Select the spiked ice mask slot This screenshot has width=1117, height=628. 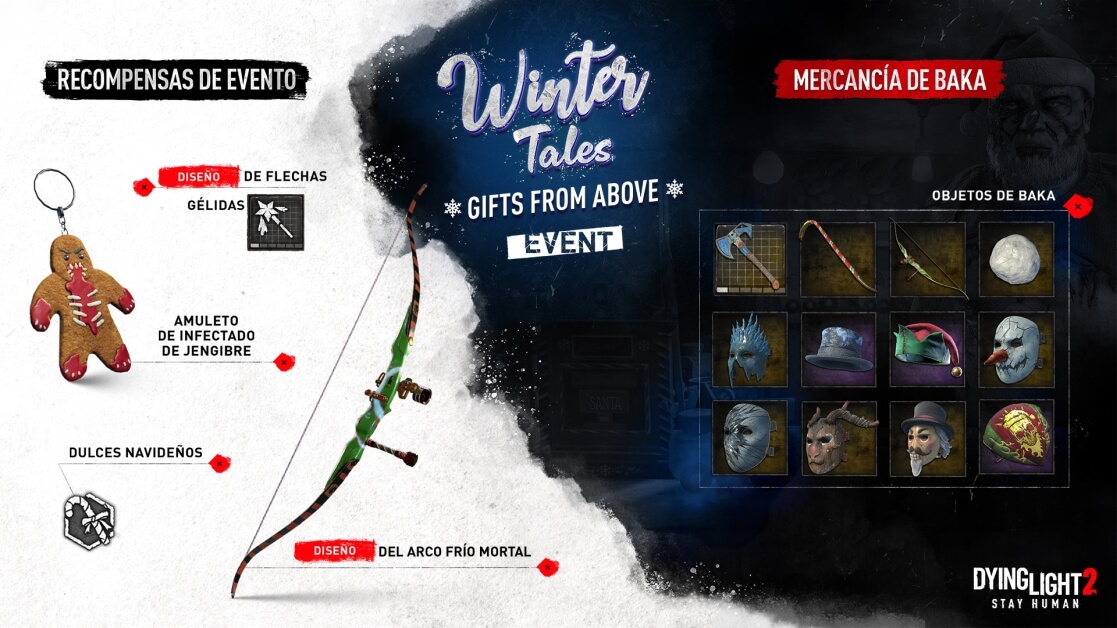click(748, 348)
